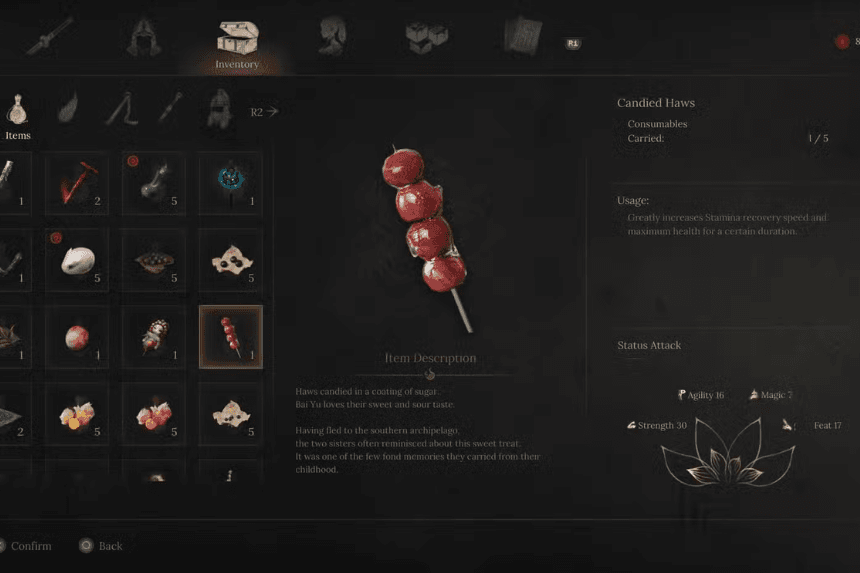Choose the feather item category
The image size is (860, 573).
pyautogui.click(x=68, y=108)
